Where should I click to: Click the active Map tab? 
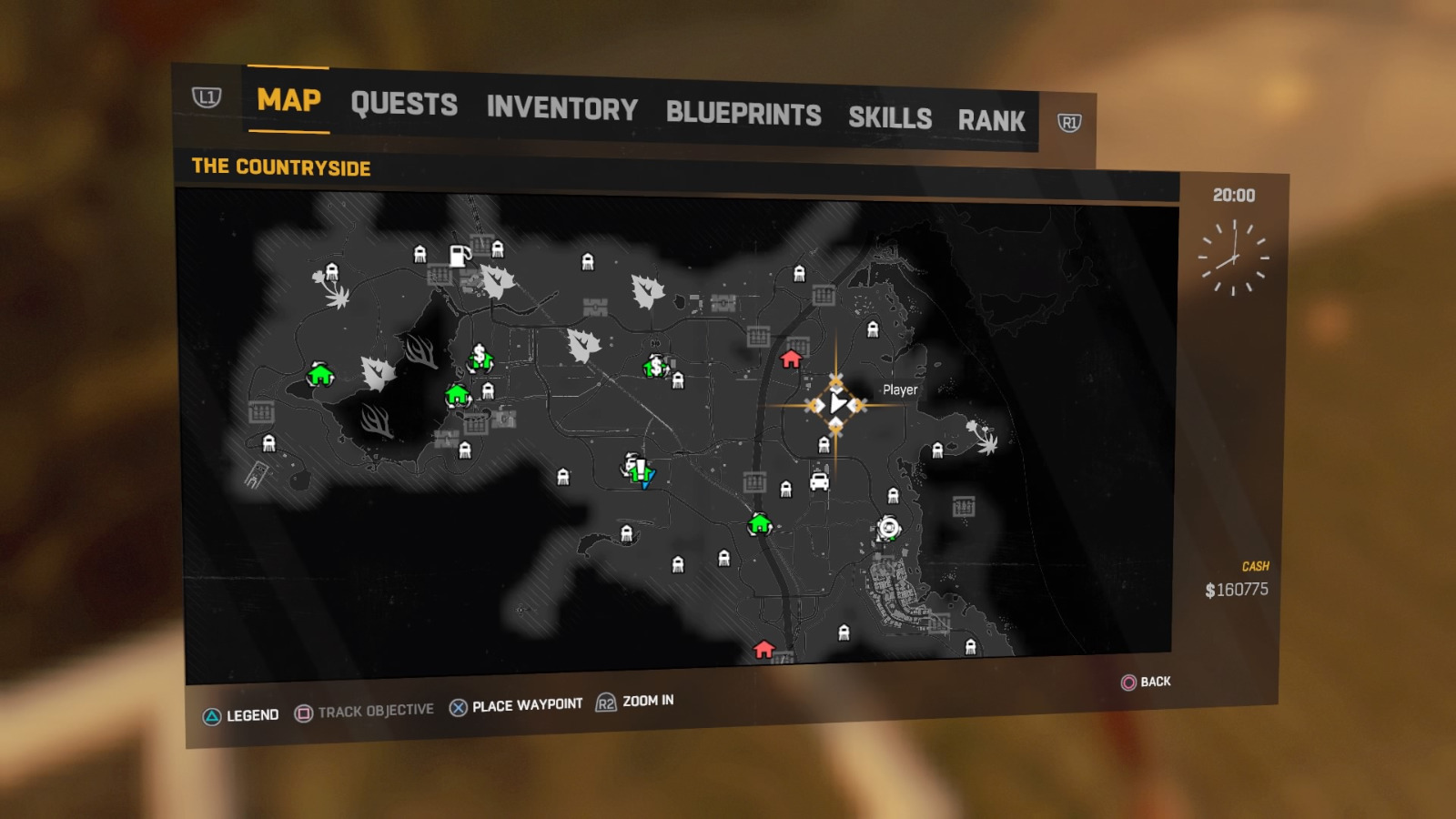pos(288,100)
